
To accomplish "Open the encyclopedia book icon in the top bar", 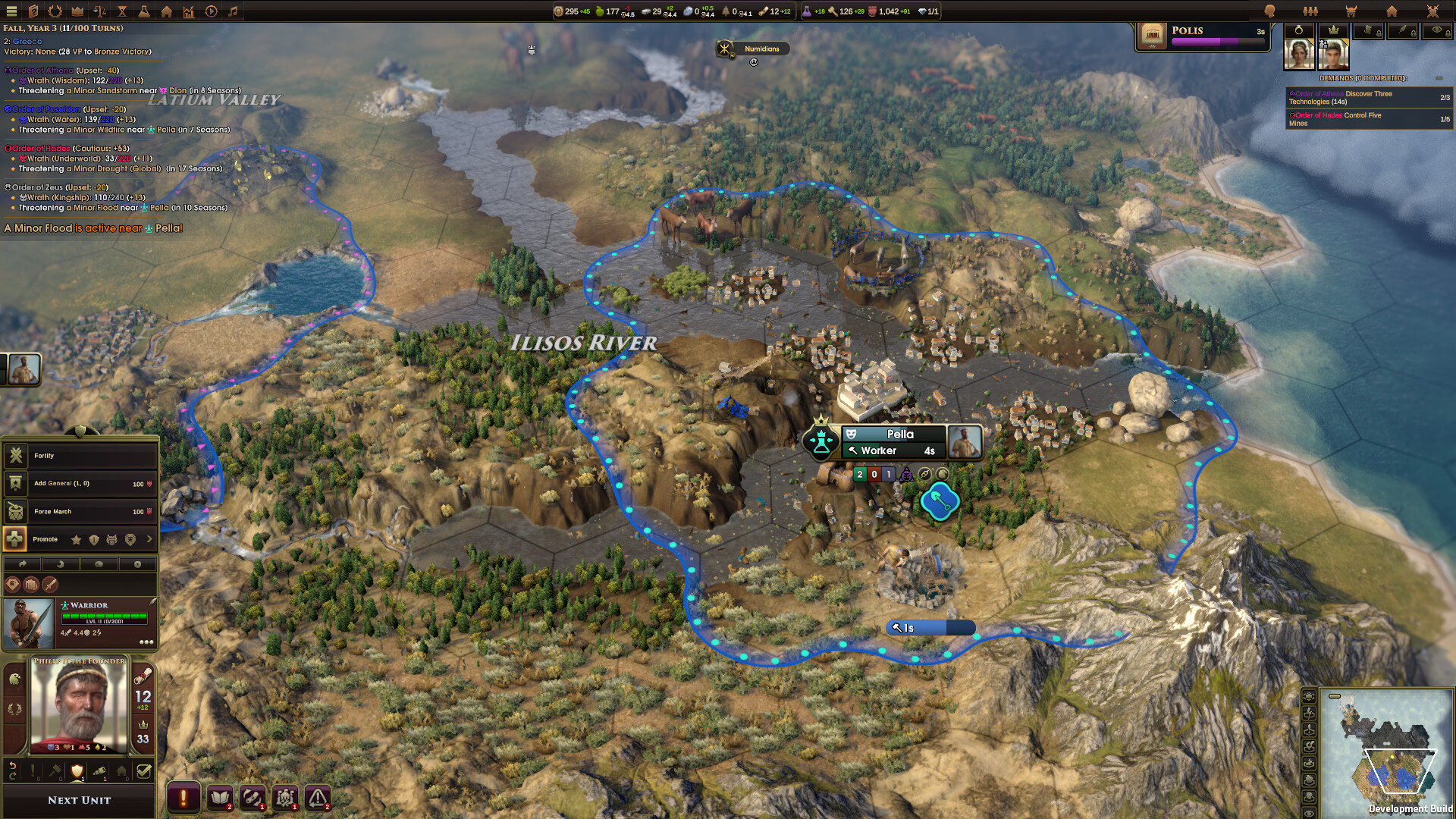I will (x=34, y=11).
